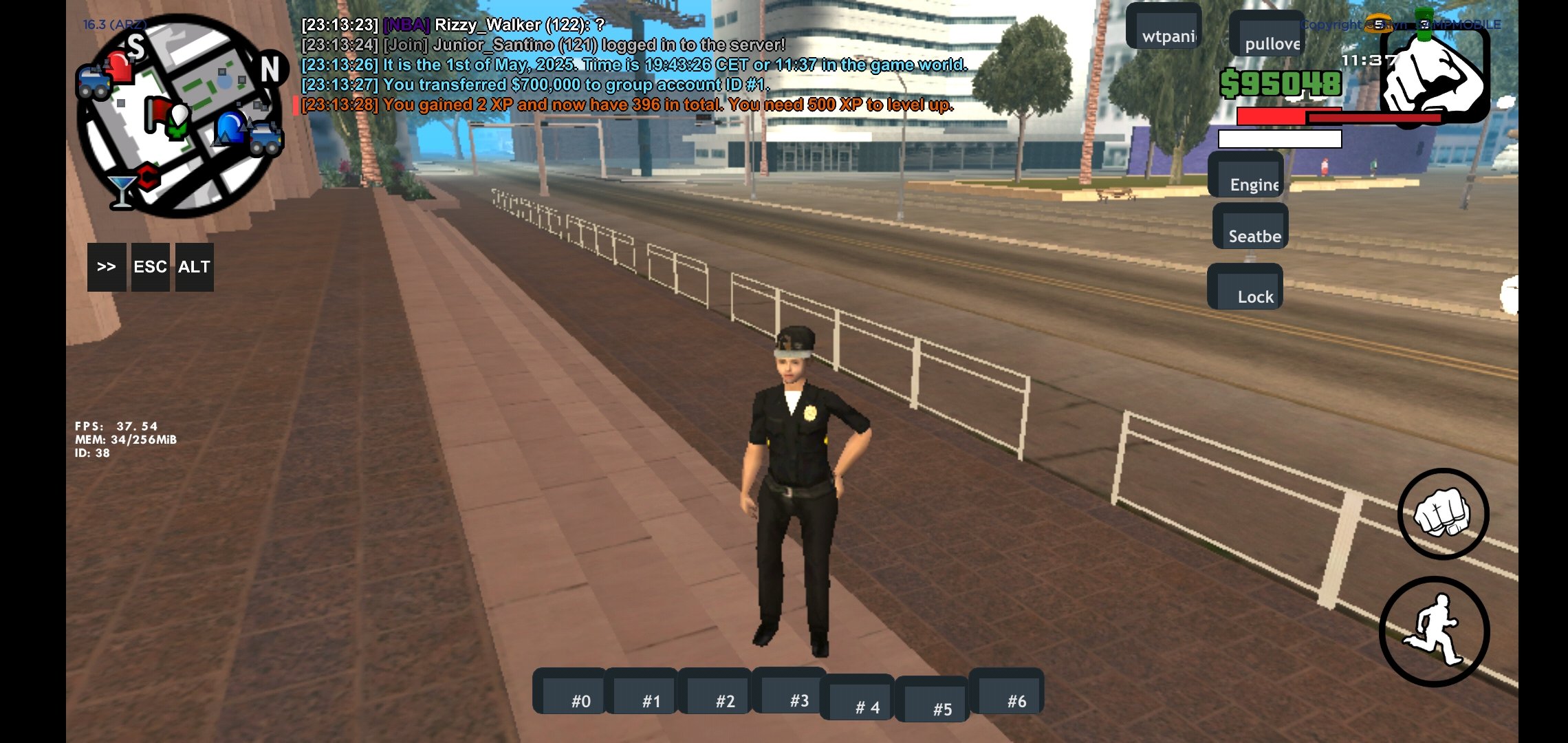Select hotkey button #5
The image size is (1568, 743).
point(933,700)
